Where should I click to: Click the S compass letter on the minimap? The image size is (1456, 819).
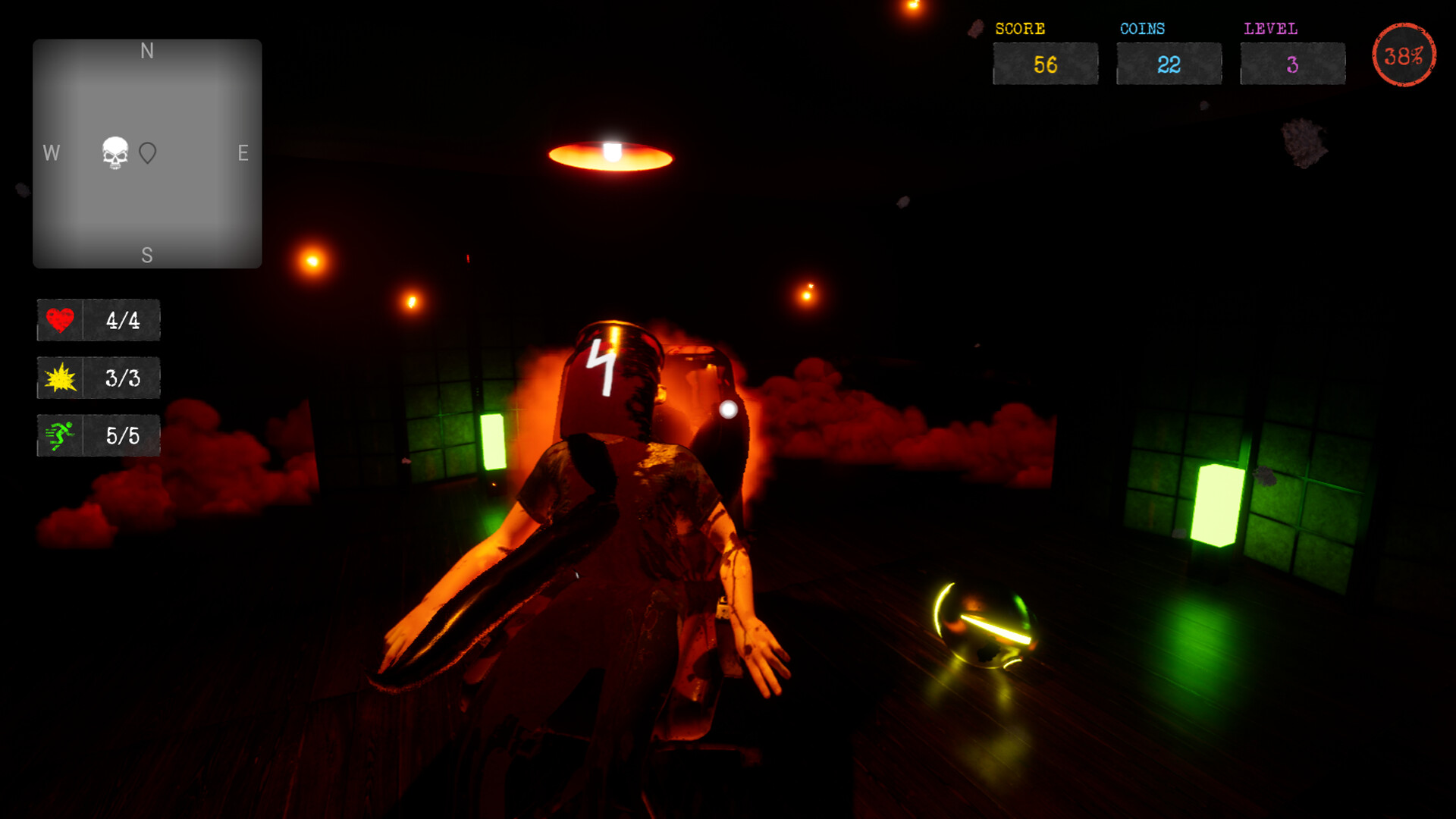click(x=147, y=255)
